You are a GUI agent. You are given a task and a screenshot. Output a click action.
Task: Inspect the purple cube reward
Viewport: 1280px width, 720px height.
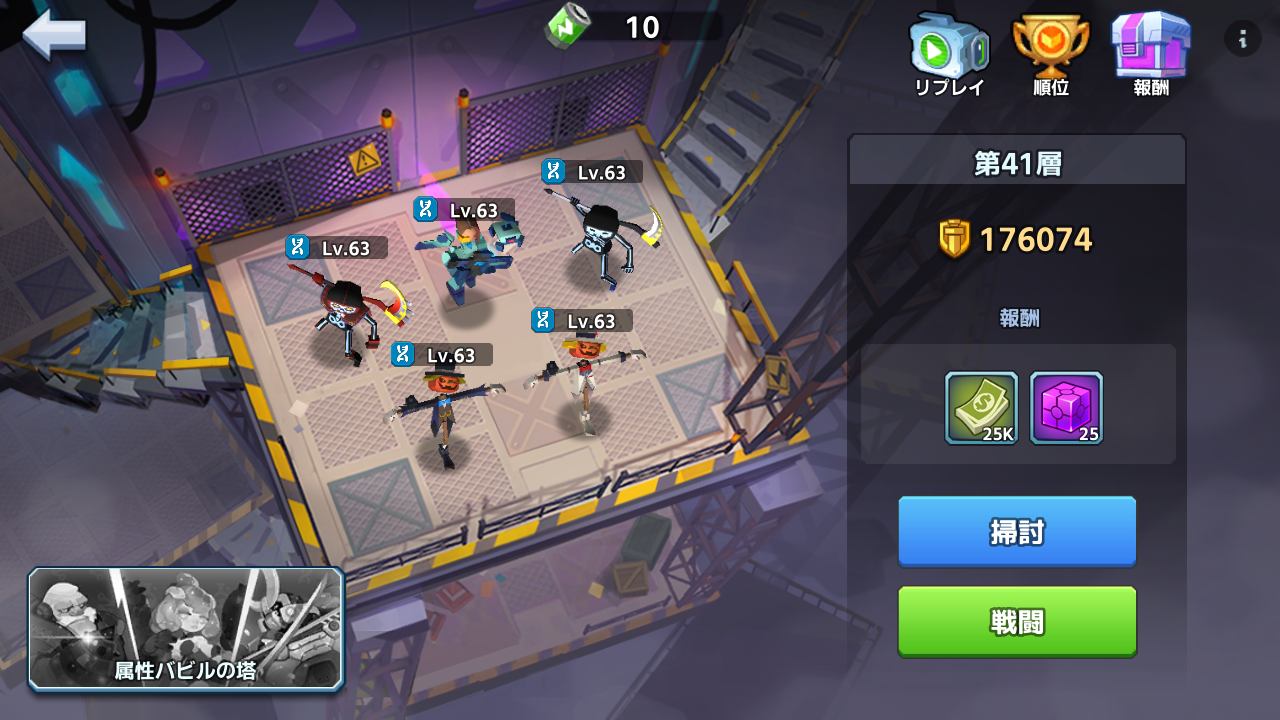[1066, 408]
